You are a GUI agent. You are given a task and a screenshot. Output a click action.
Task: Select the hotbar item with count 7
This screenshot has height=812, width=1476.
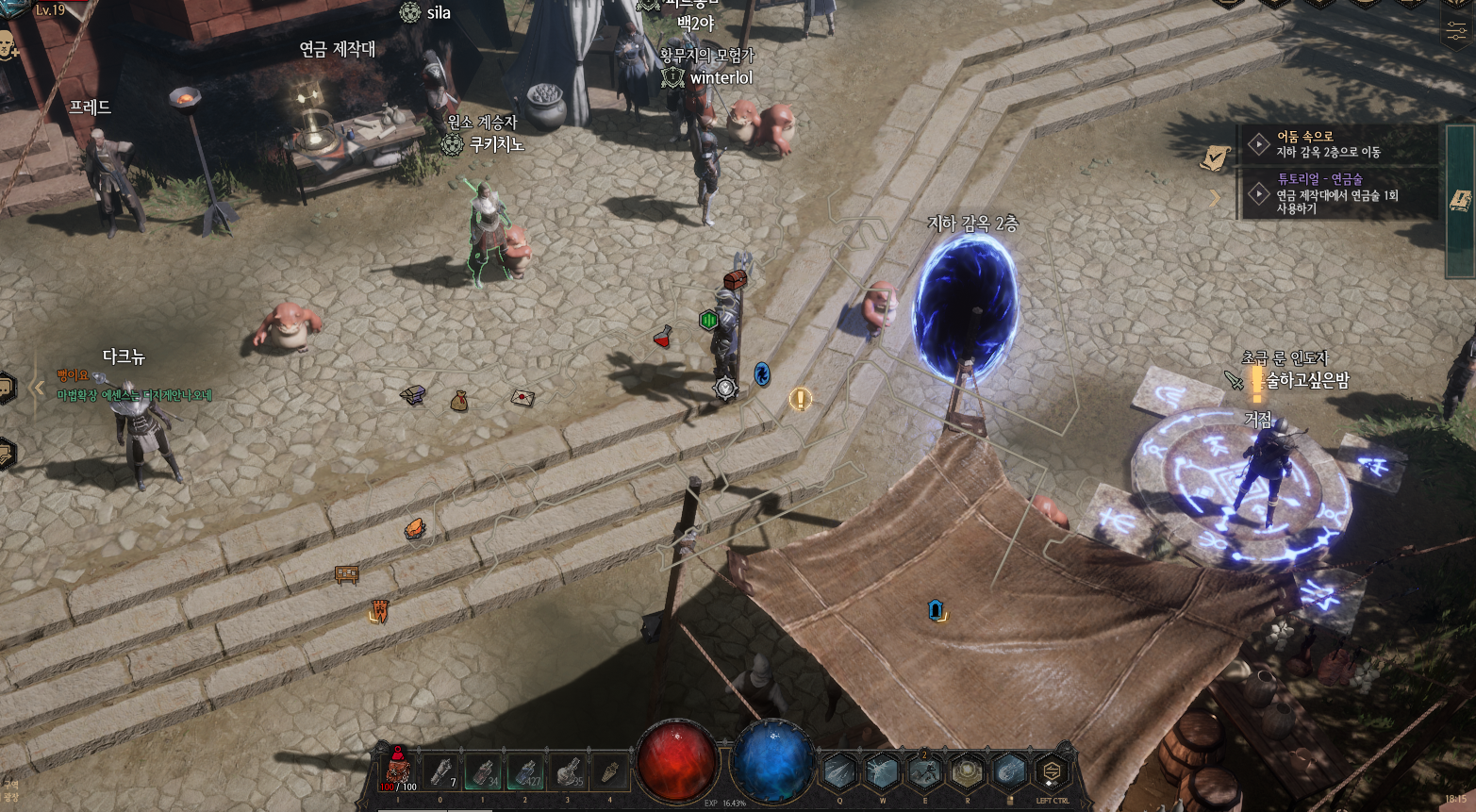pyautogui.click(x=441, y=771)
